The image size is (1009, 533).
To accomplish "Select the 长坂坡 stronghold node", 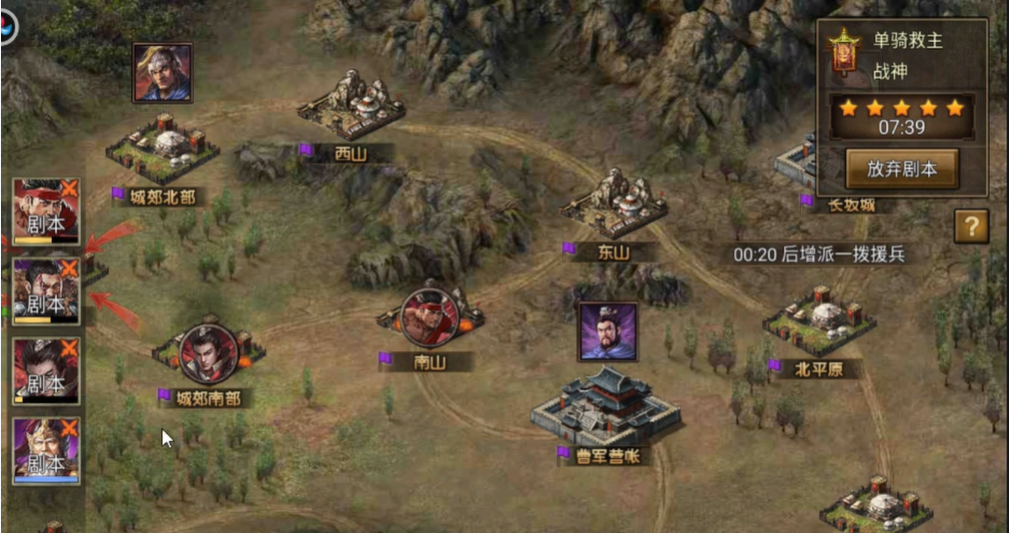I will 800,165.
